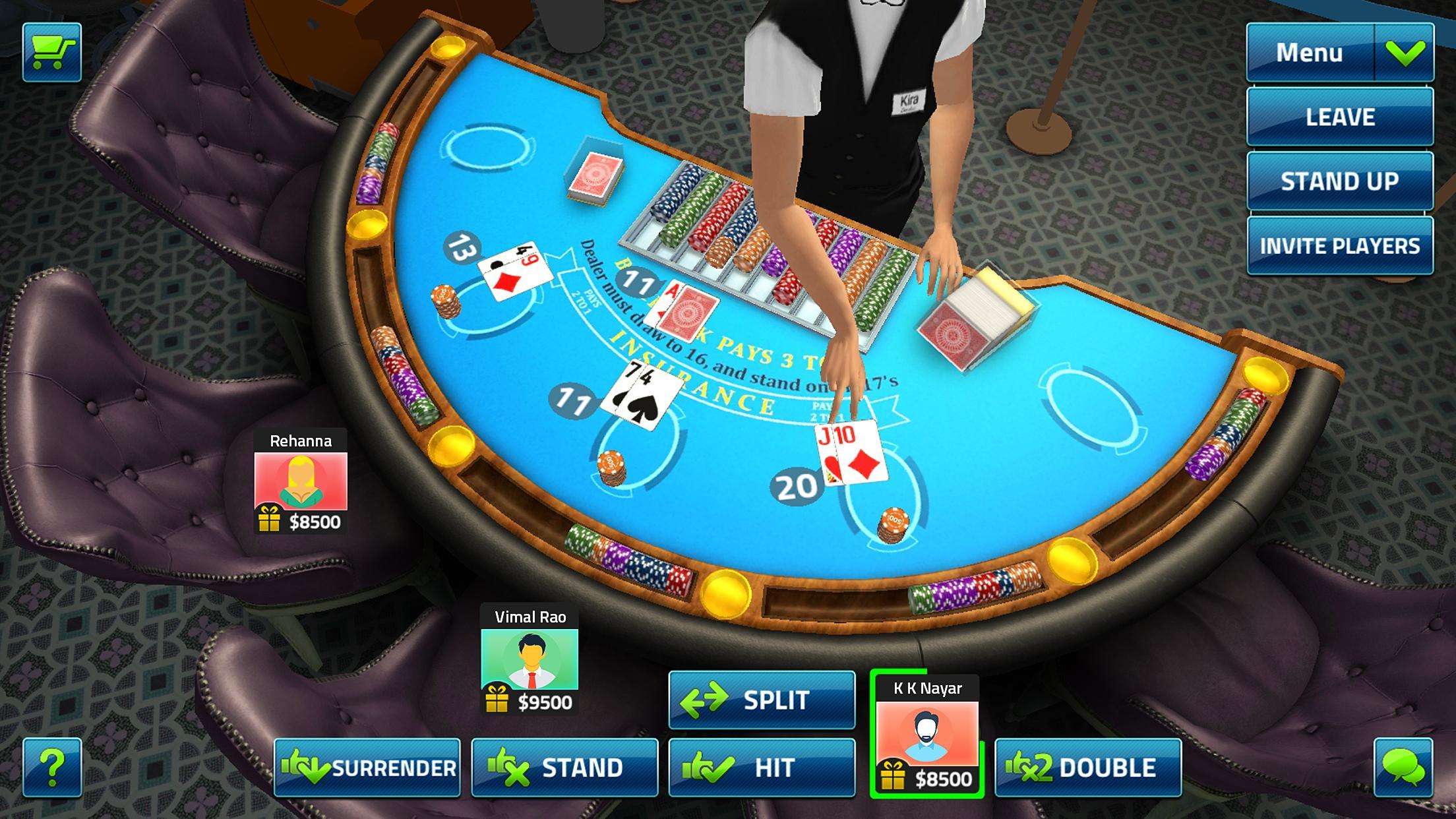The height and width of the screenshot is (819, 1456).
Task: Click the gift icon next to K K Nayar's $8500
Action: click(x=894, y=777)
